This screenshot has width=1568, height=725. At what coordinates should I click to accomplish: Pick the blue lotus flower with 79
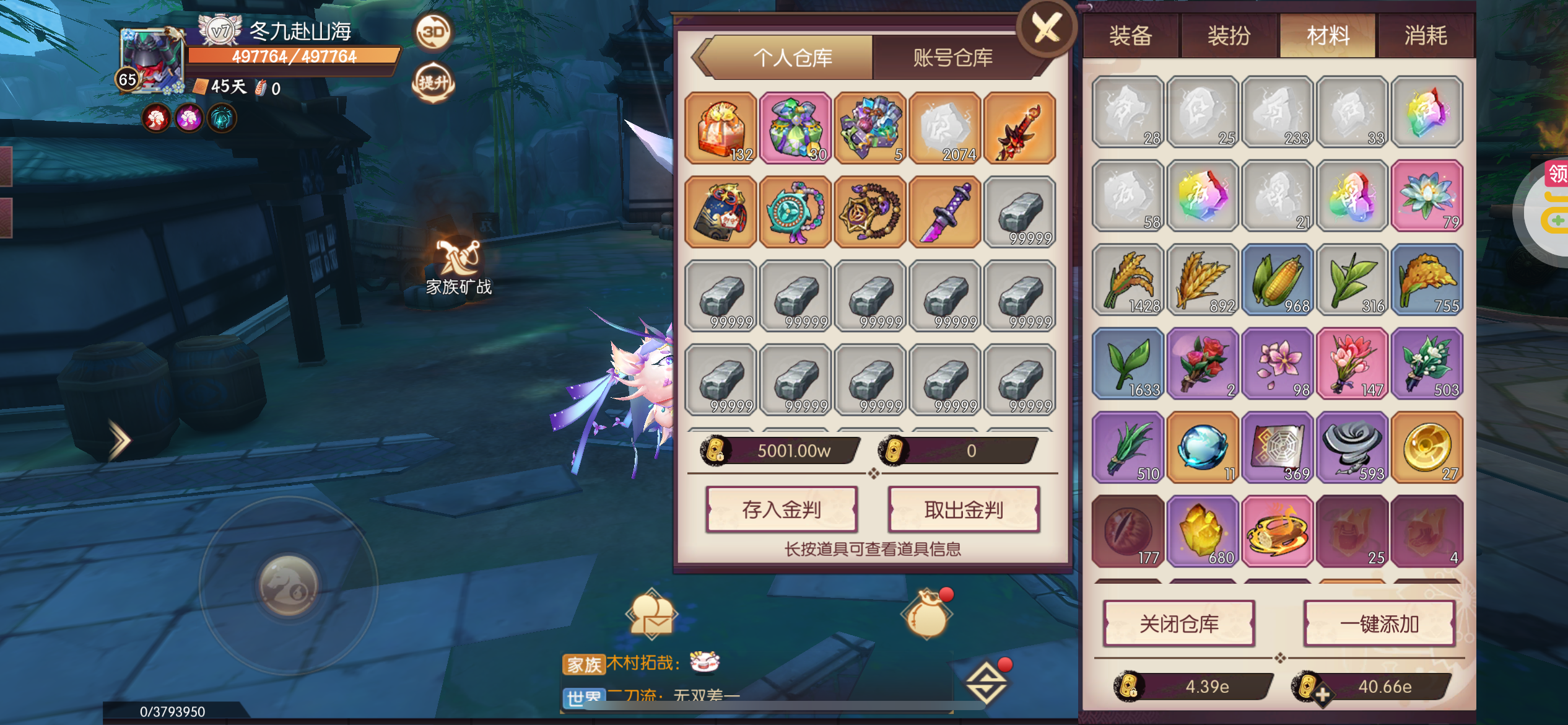tap(1427, 196)
